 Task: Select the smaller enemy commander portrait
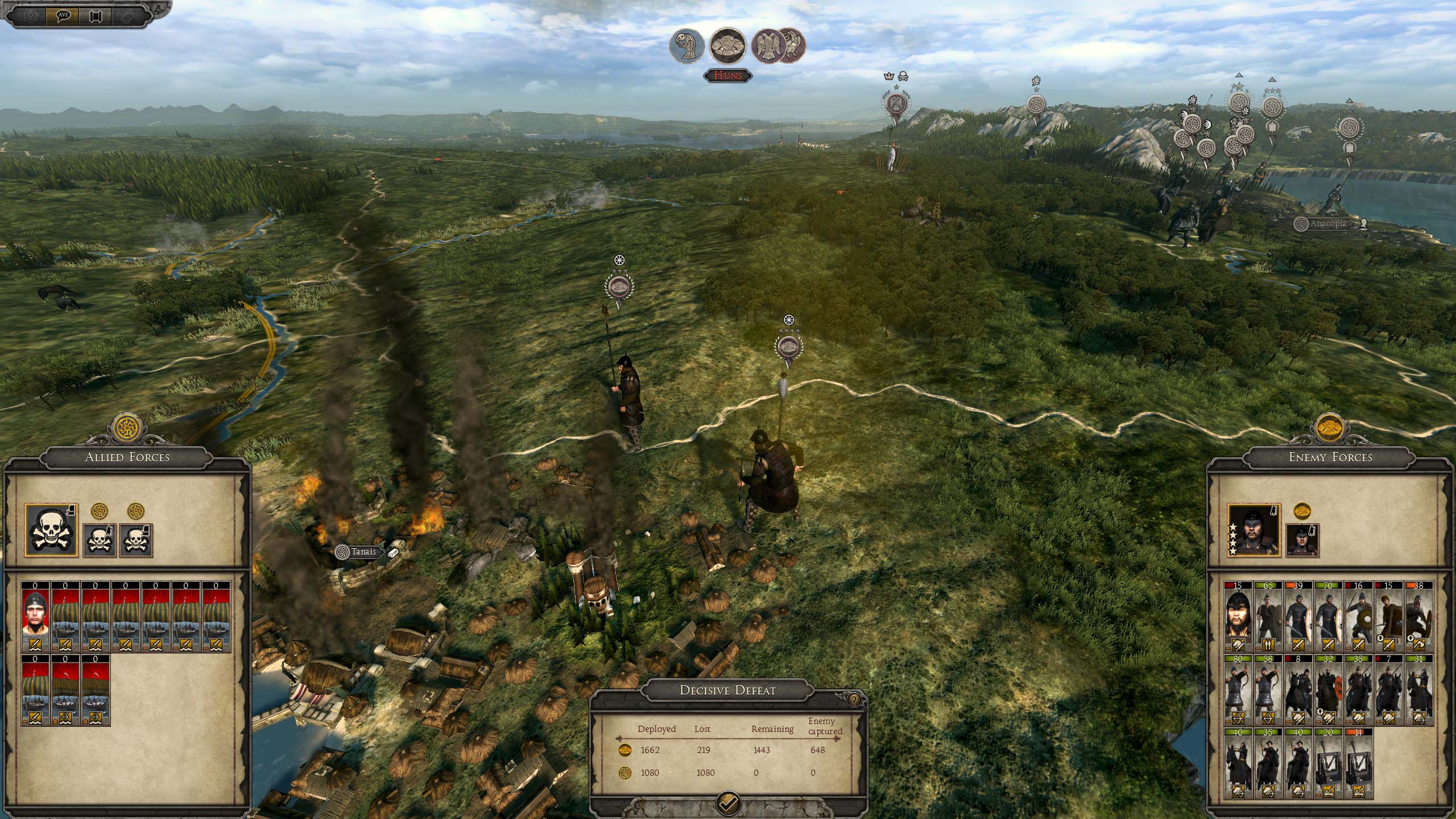pyautogui.click(x=1302, y=540)
